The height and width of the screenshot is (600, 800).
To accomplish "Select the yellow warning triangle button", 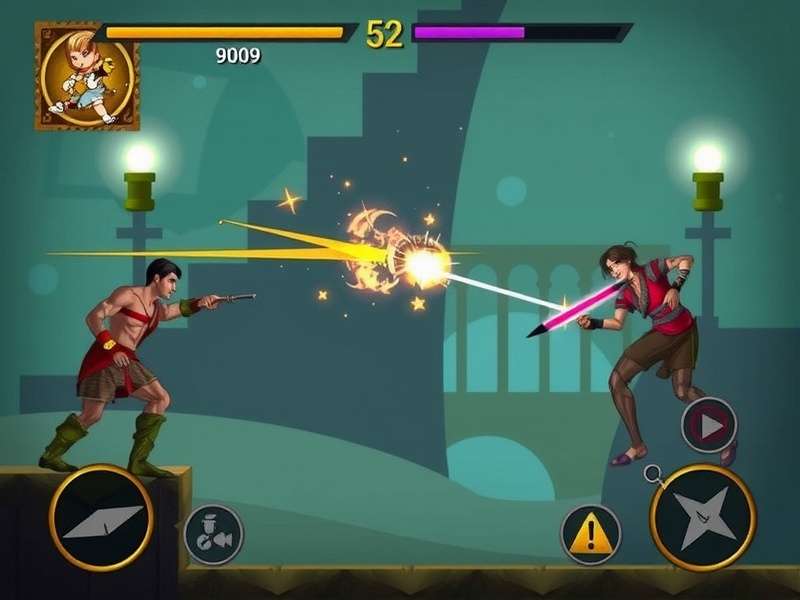I will [590, 535].
